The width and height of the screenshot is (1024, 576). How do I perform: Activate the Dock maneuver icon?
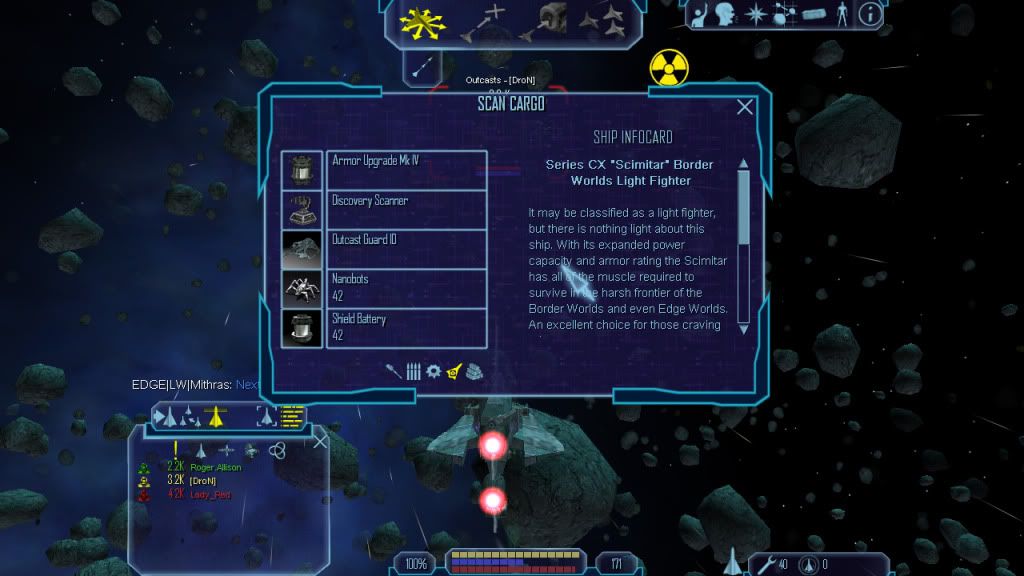coord(553,21)
